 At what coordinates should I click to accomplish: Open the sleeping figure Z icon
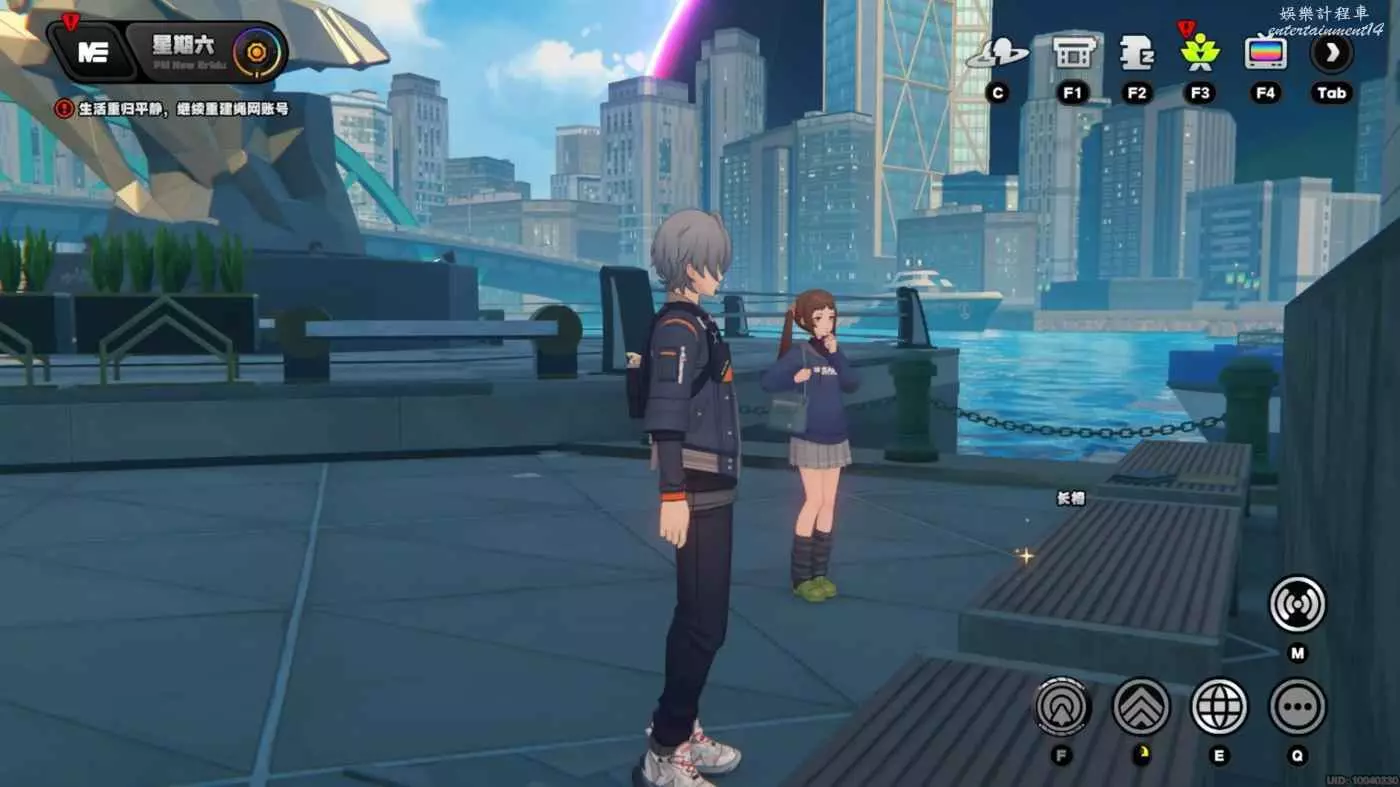pyautogui.click(x=1137, y=53)
